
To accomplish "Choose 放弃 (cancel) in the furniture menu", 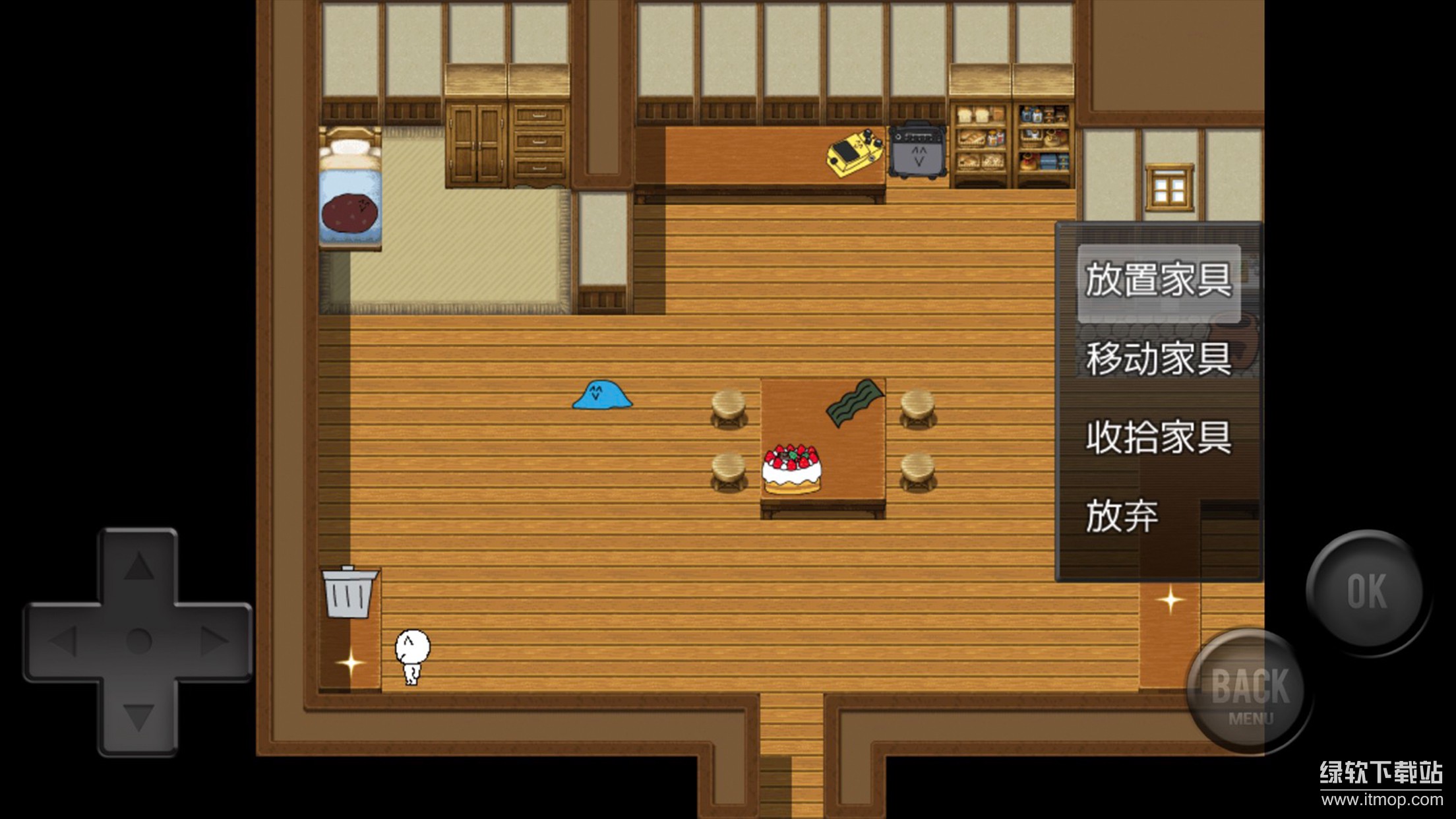I will (1122, 516).
